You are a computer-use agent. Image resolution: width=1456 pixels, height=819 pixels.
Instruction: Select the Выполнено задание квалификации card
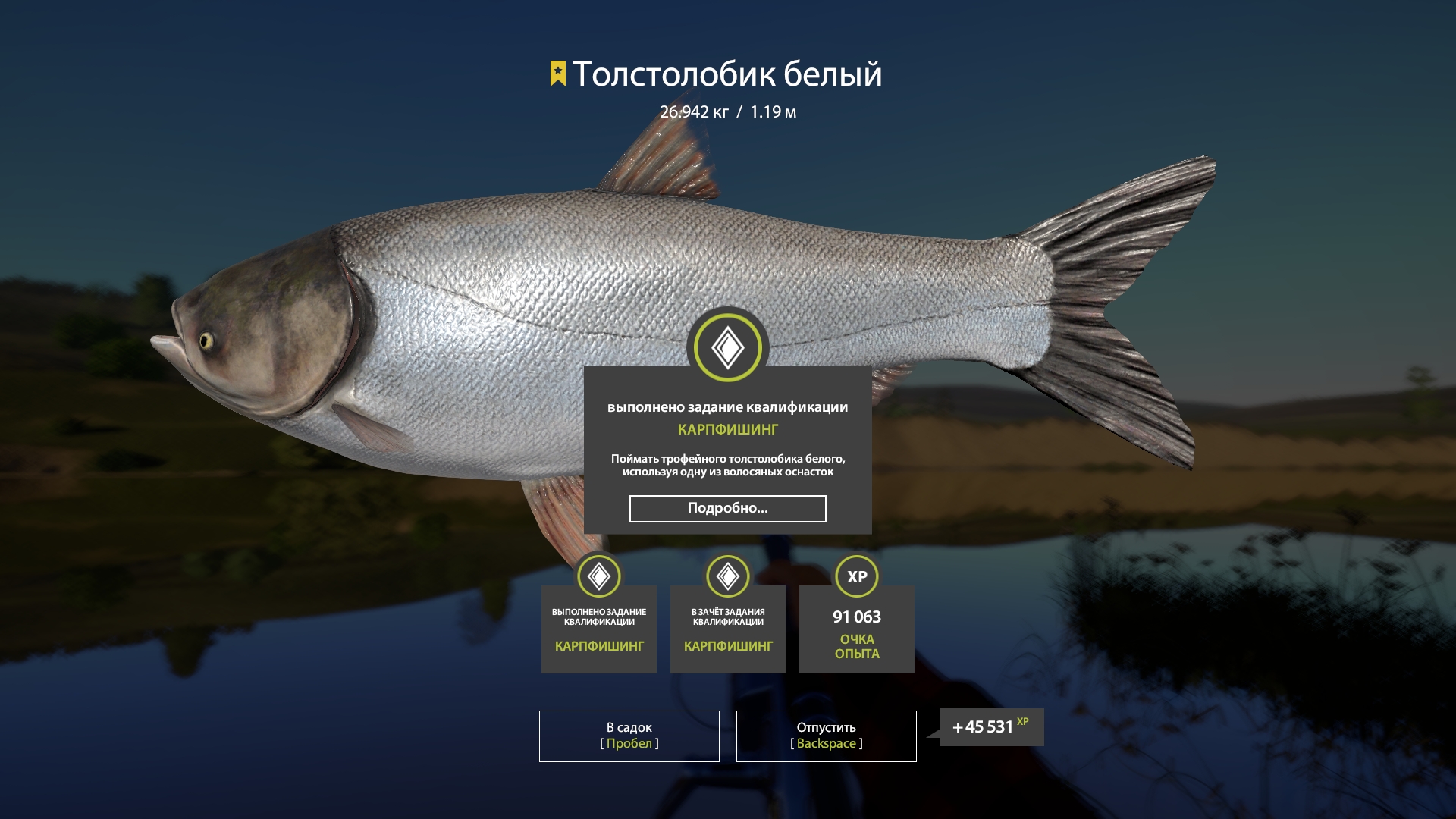tap(599, 628)
